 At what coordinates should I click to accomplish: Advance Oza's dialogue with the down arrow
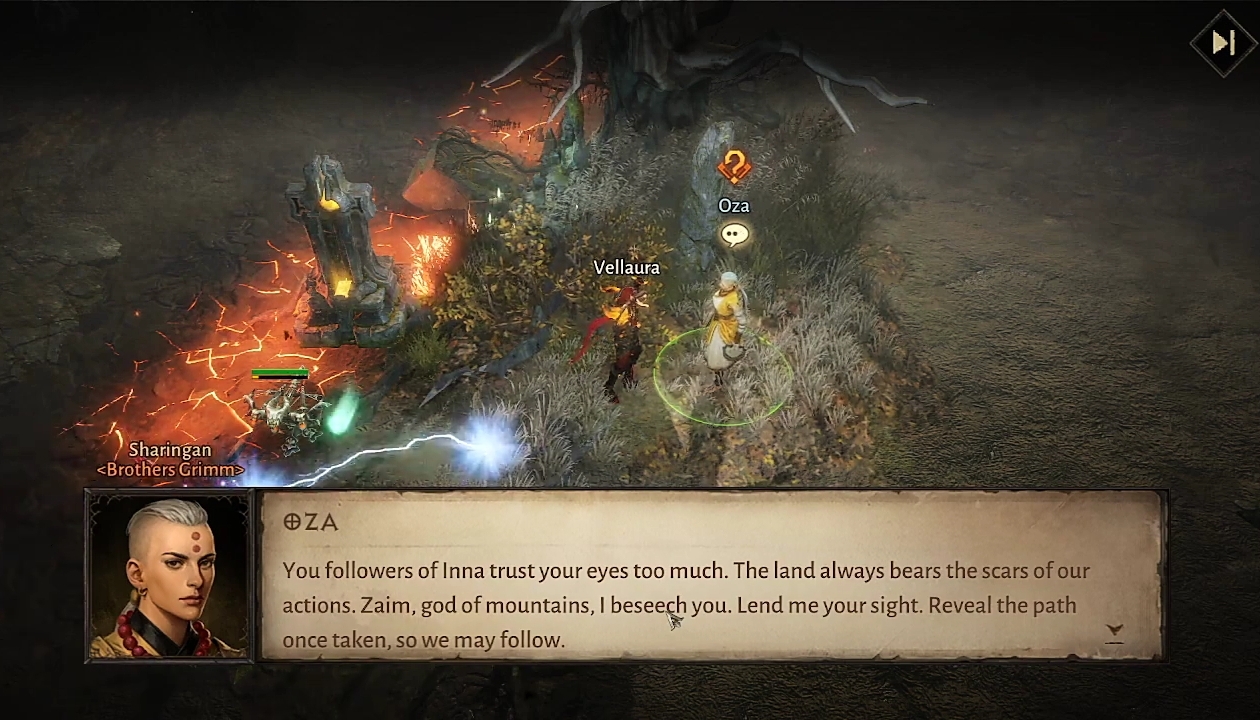(1114, 632)
